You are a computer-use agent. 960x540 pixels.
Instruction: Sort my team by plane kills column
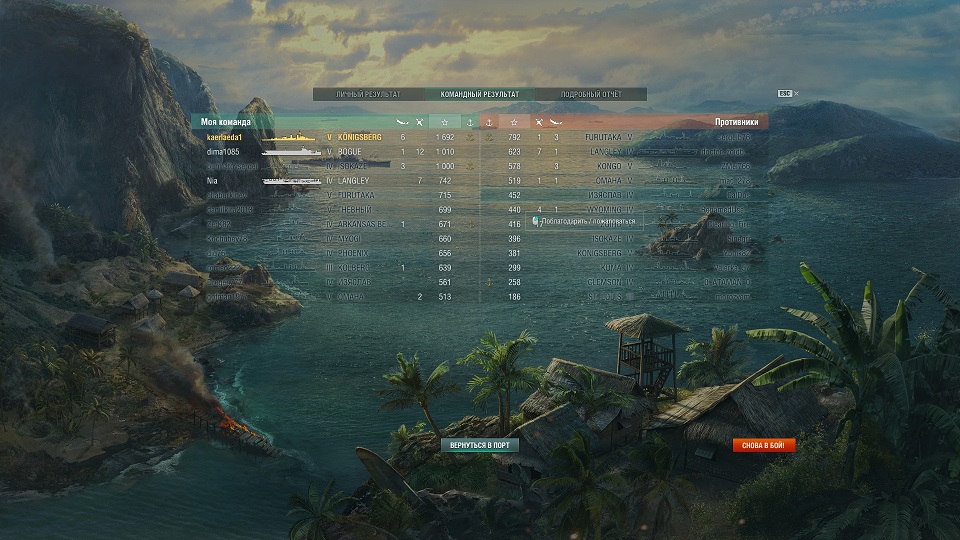click(x=420, y=122)
